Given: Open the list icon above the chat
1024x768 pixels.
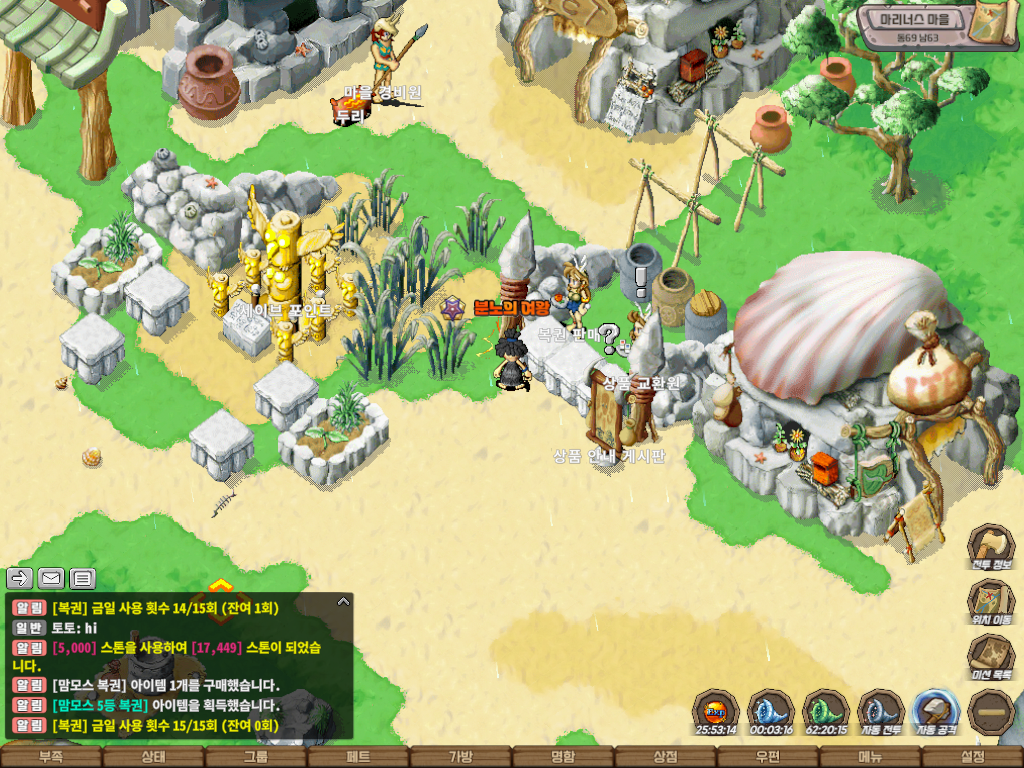Looking at the screenshot, I should pyautogui.click(x=83, y=578).
